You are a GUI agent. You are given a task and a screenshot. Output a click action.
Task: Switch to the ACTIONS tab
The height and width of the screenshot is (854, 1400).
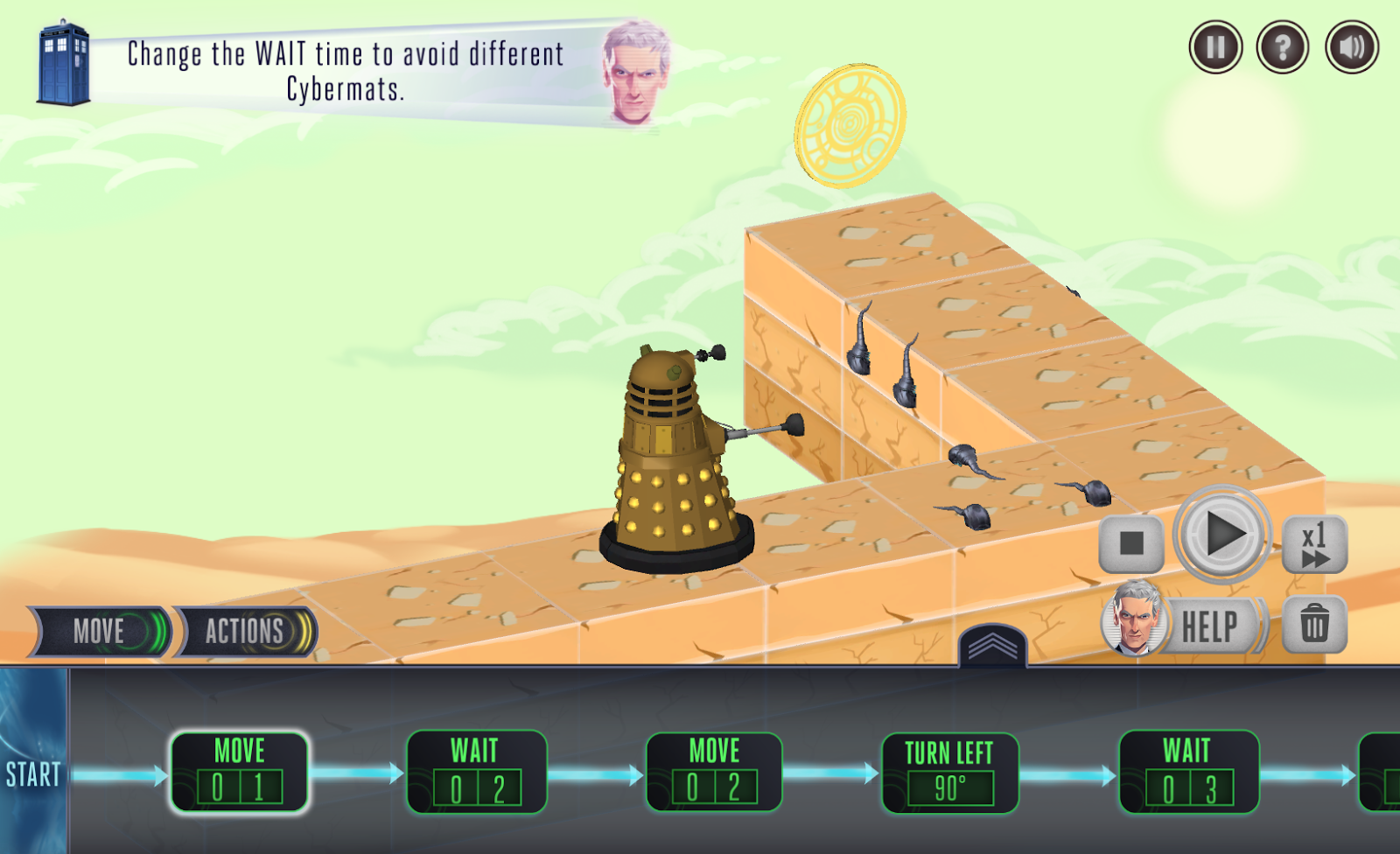[243, 631]
